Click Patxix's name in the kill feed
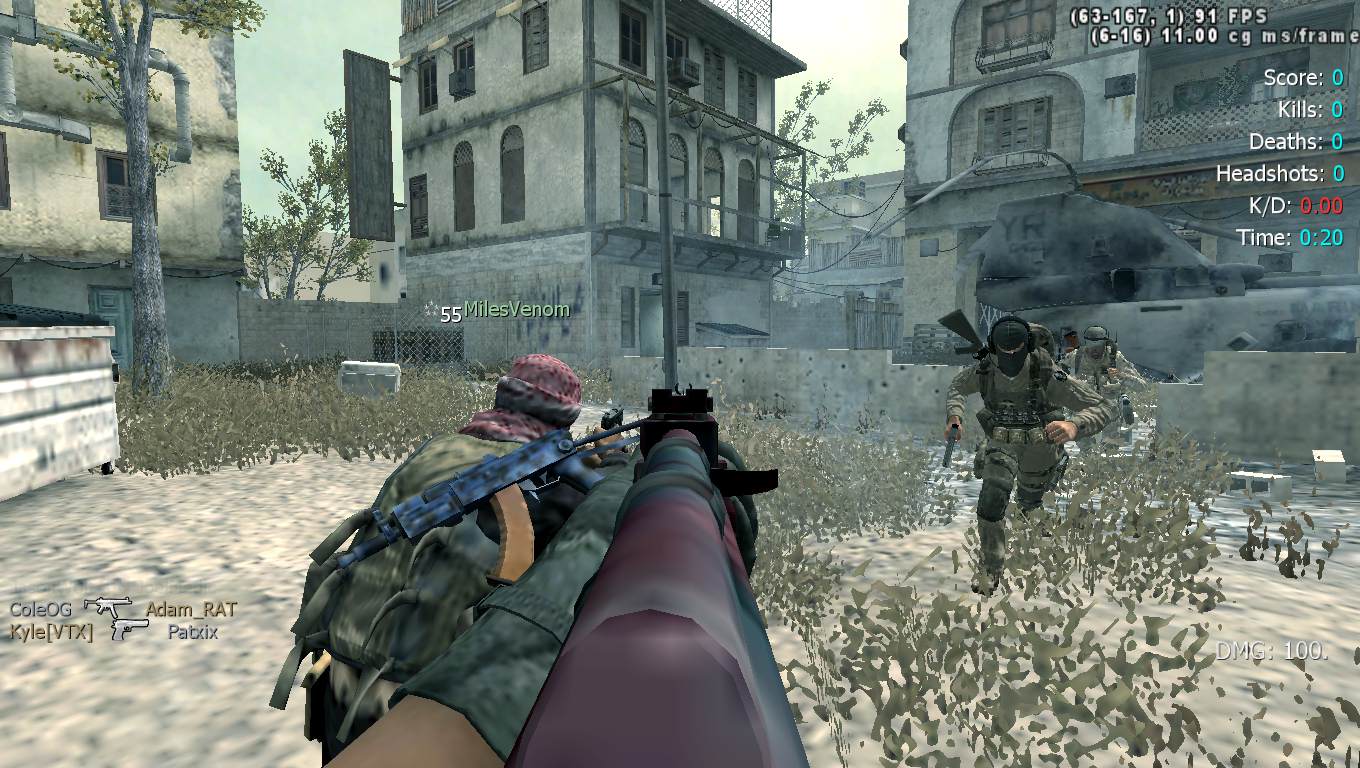The image size is (1360, 768). (193, 632)
